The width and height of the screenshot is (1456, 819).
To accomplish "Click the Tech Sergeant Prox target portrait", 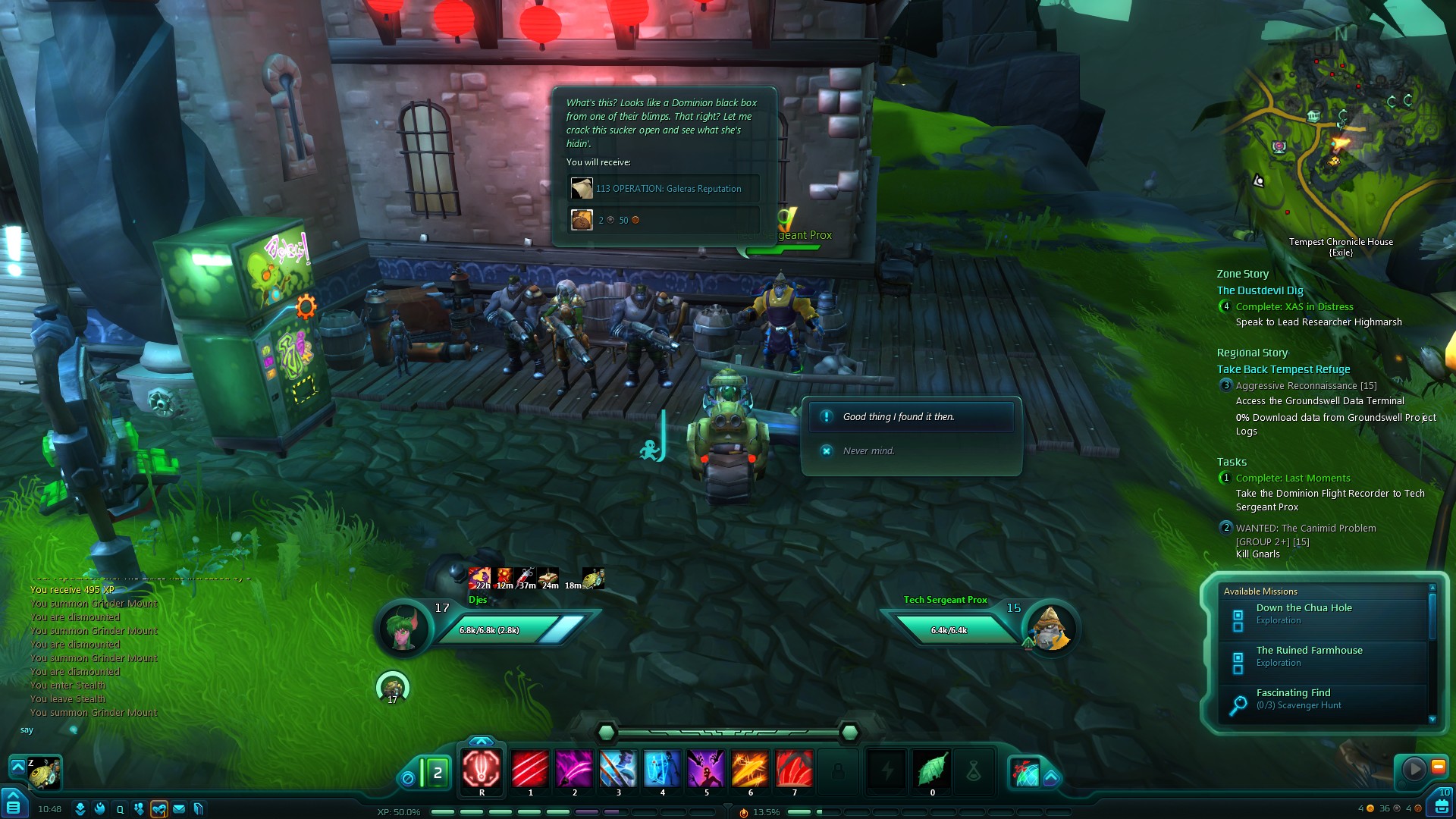I will (1050, 629).
